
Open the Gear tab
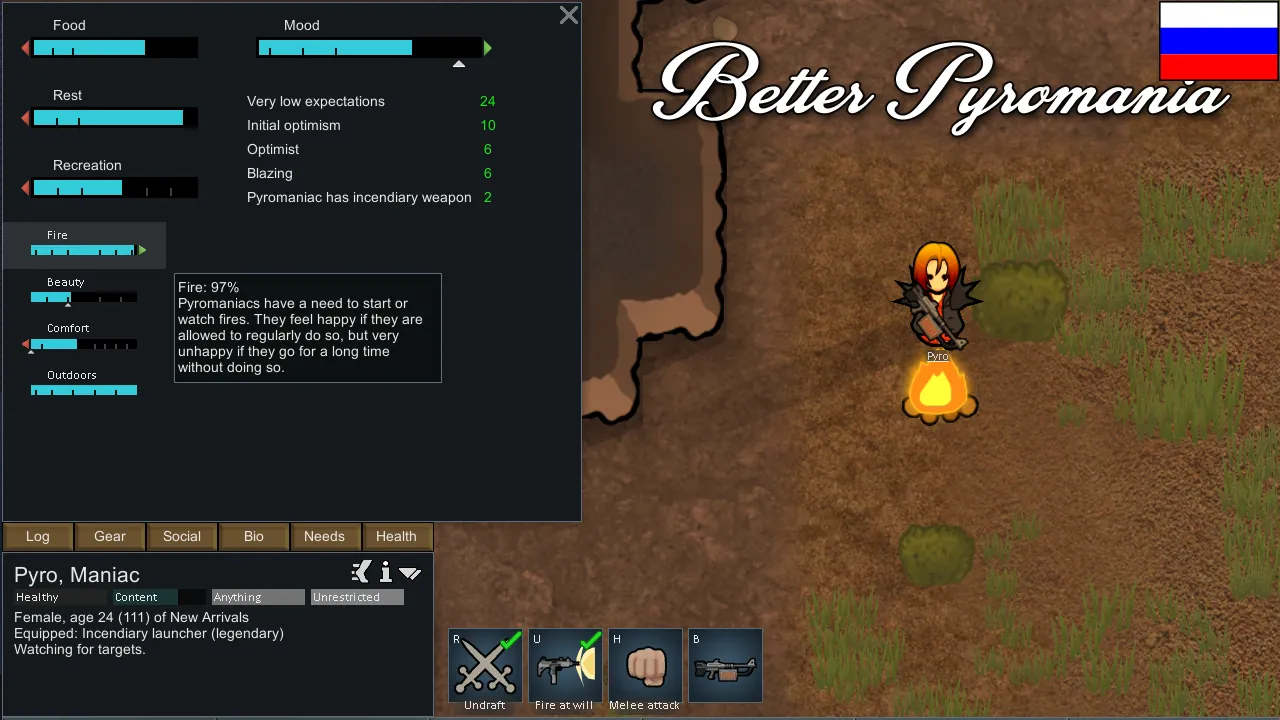pos(110,536)
